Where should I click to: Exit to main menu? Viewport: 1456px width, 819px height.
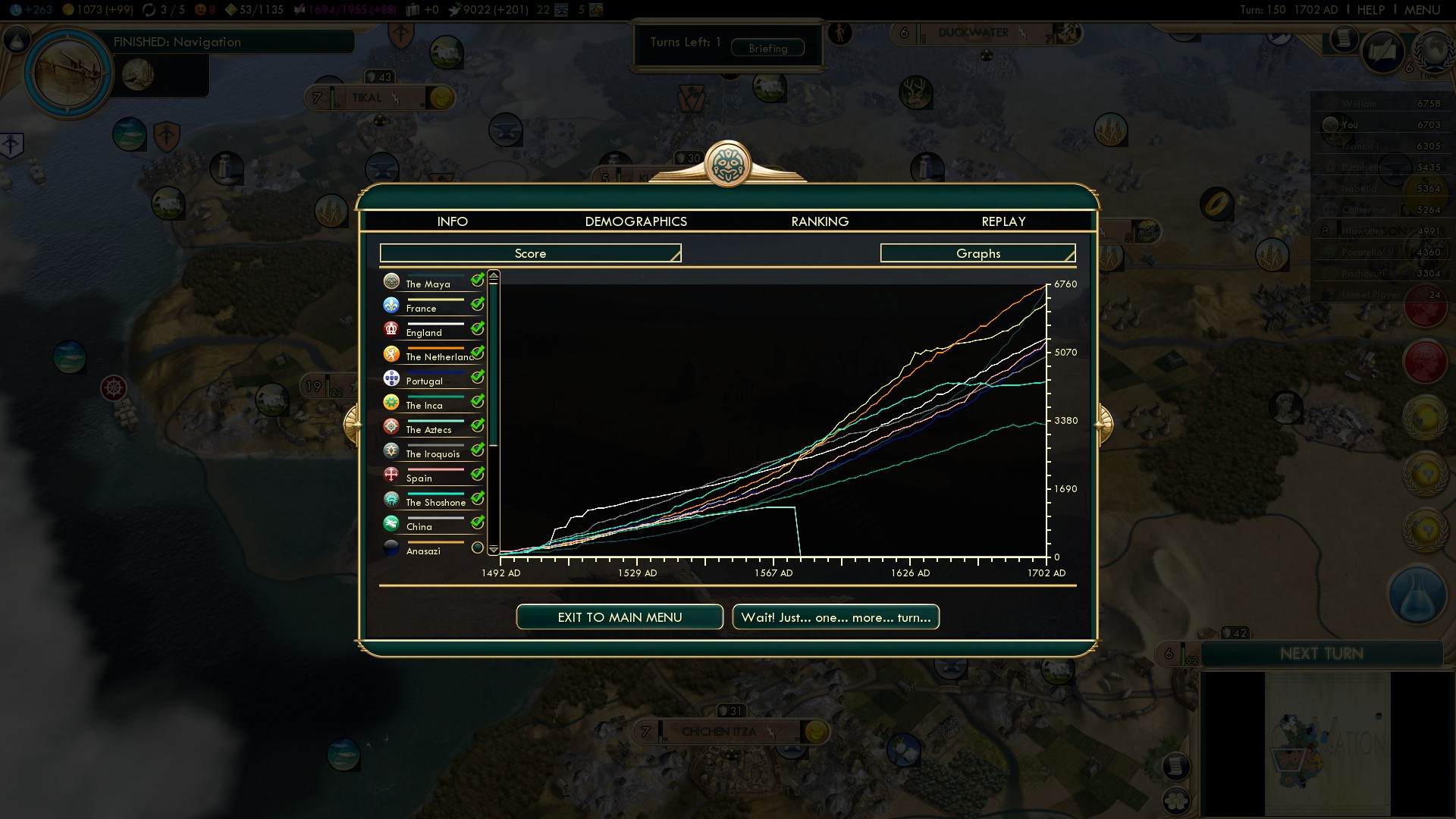coord(620,617)
